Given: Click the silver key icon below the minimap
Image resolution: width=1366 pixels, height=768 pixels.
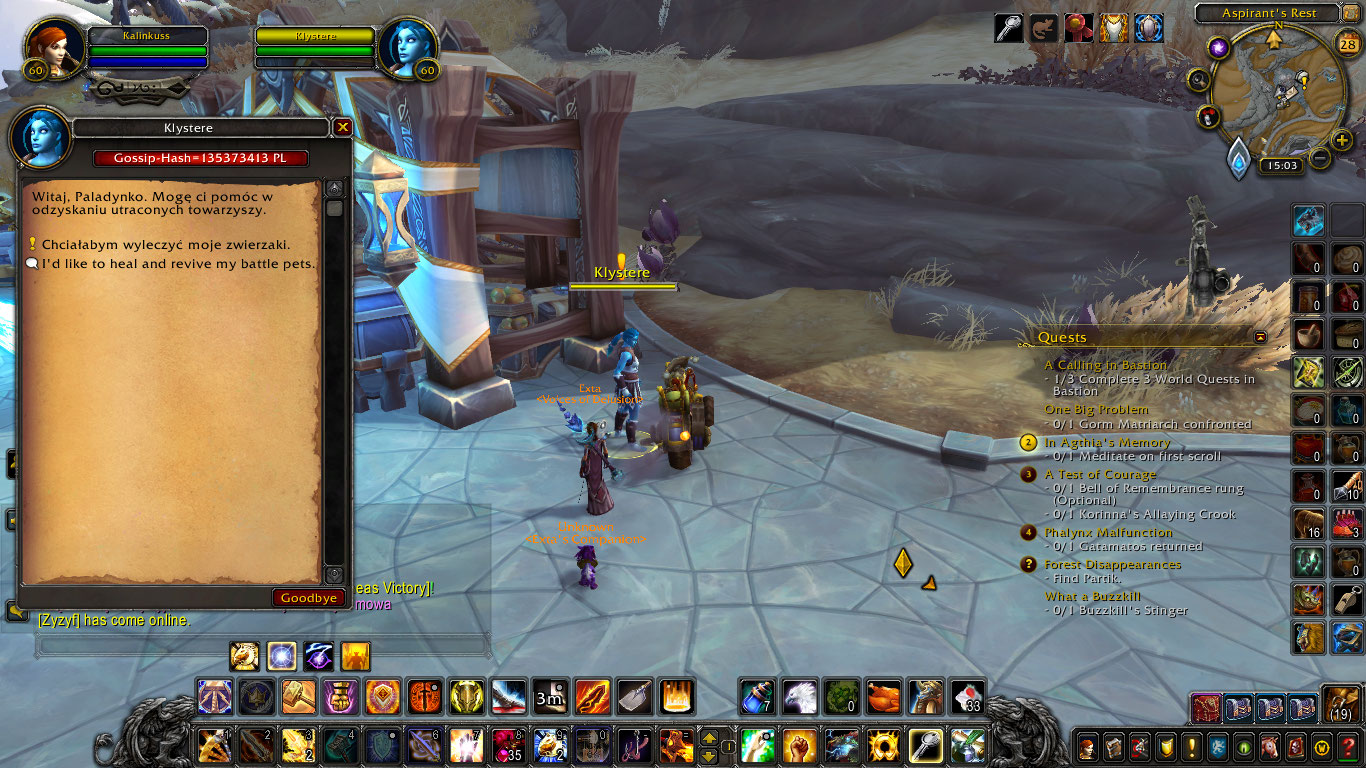Looking at the screenshot, I should point(1009,28).
